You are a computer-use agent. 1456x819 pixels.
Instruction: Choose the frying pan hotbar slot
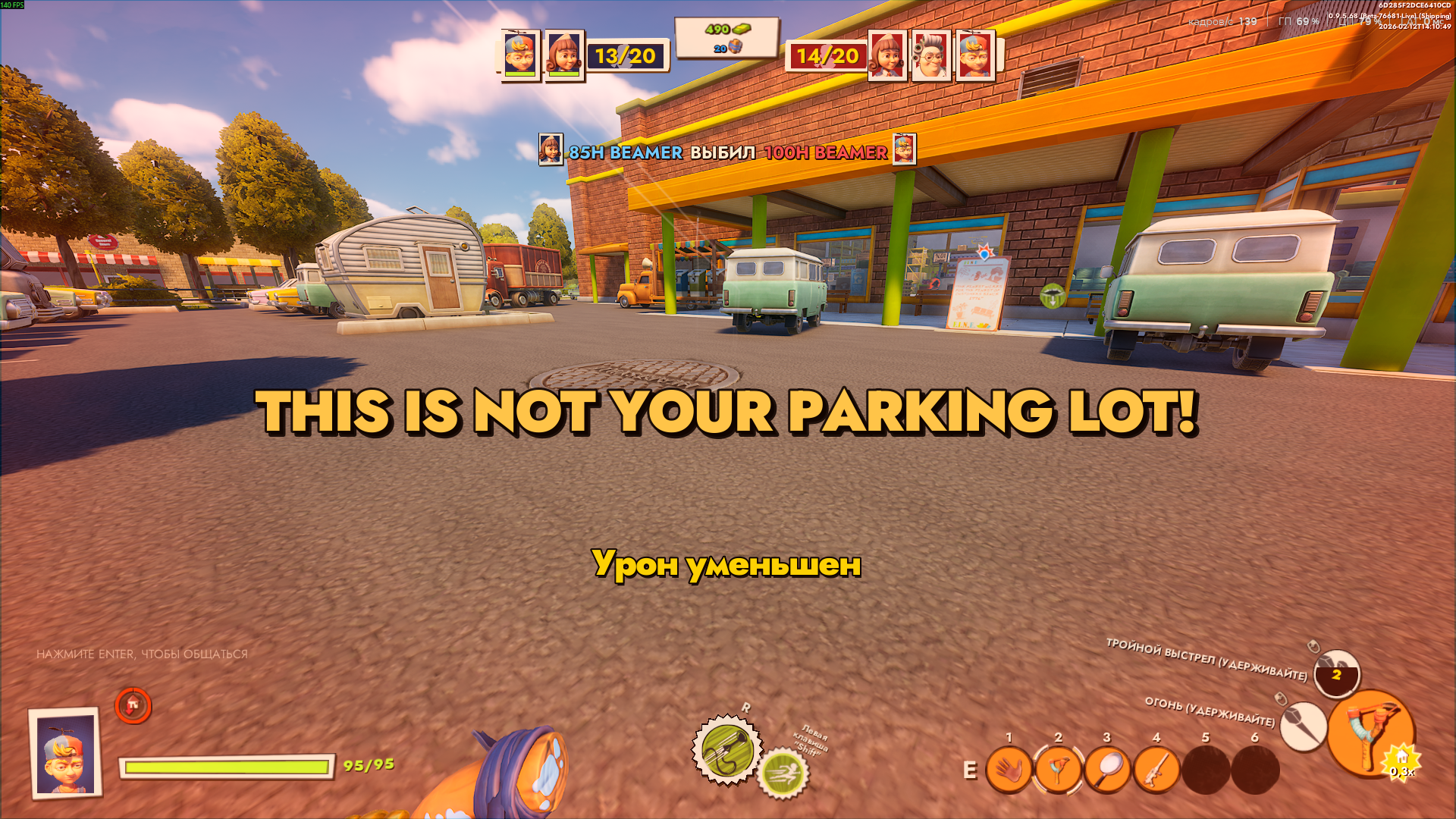1107,770
